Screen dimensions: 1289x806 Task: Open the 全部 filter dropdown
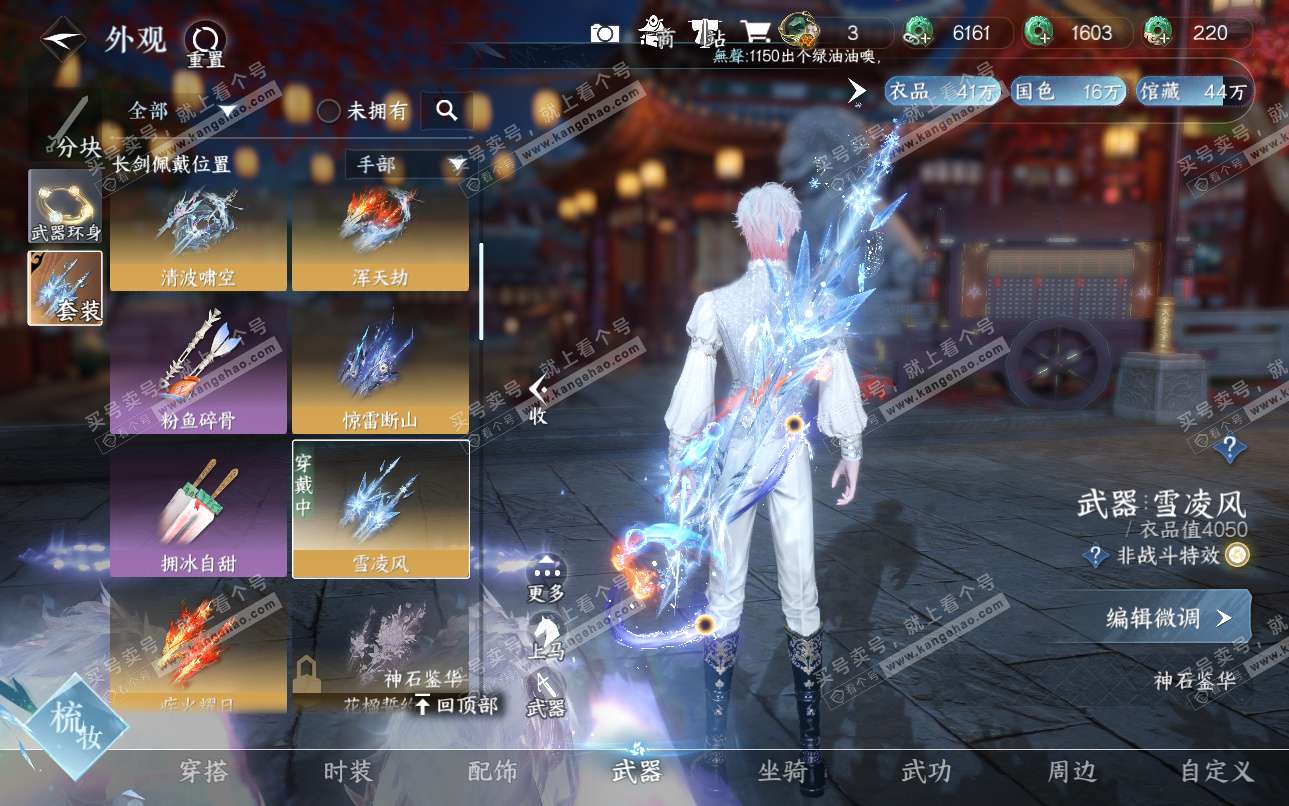coord(182,110)
